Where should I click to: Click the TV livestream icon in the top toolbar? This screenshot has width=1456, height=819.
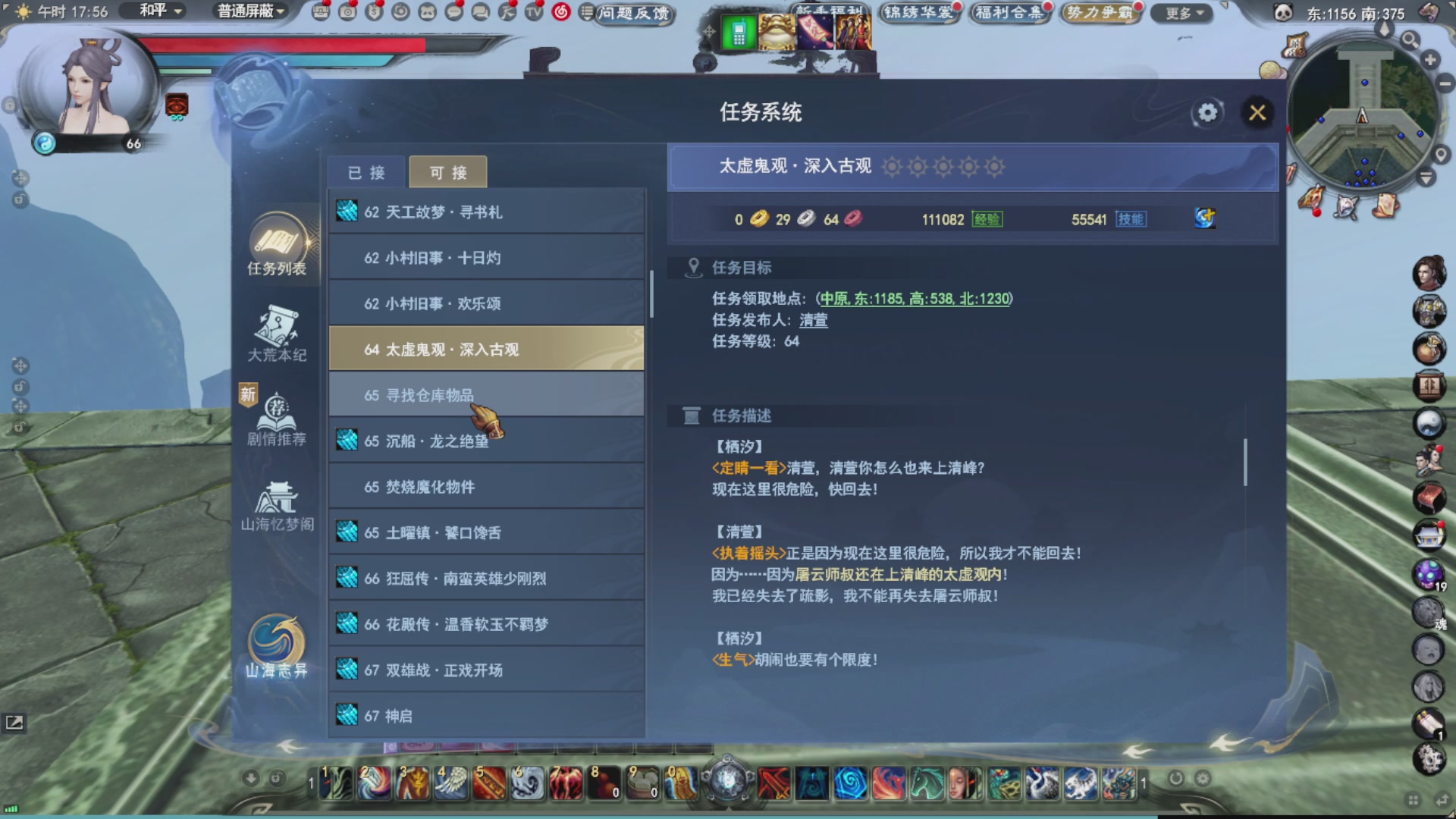tap(534, 11)
